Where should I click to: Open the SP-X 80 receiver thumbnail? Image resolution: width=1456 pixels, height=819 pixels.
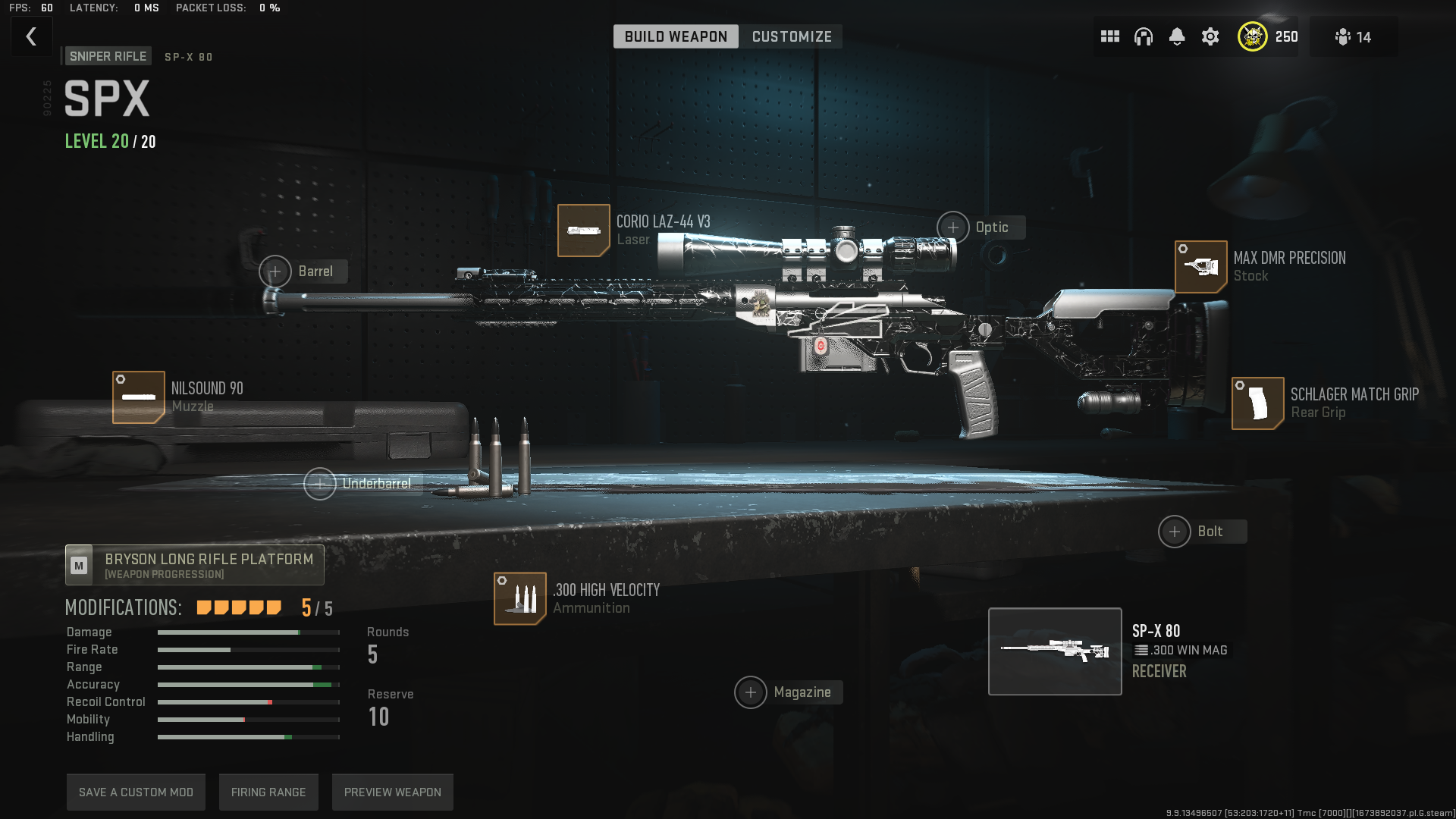coord(1055,651)
